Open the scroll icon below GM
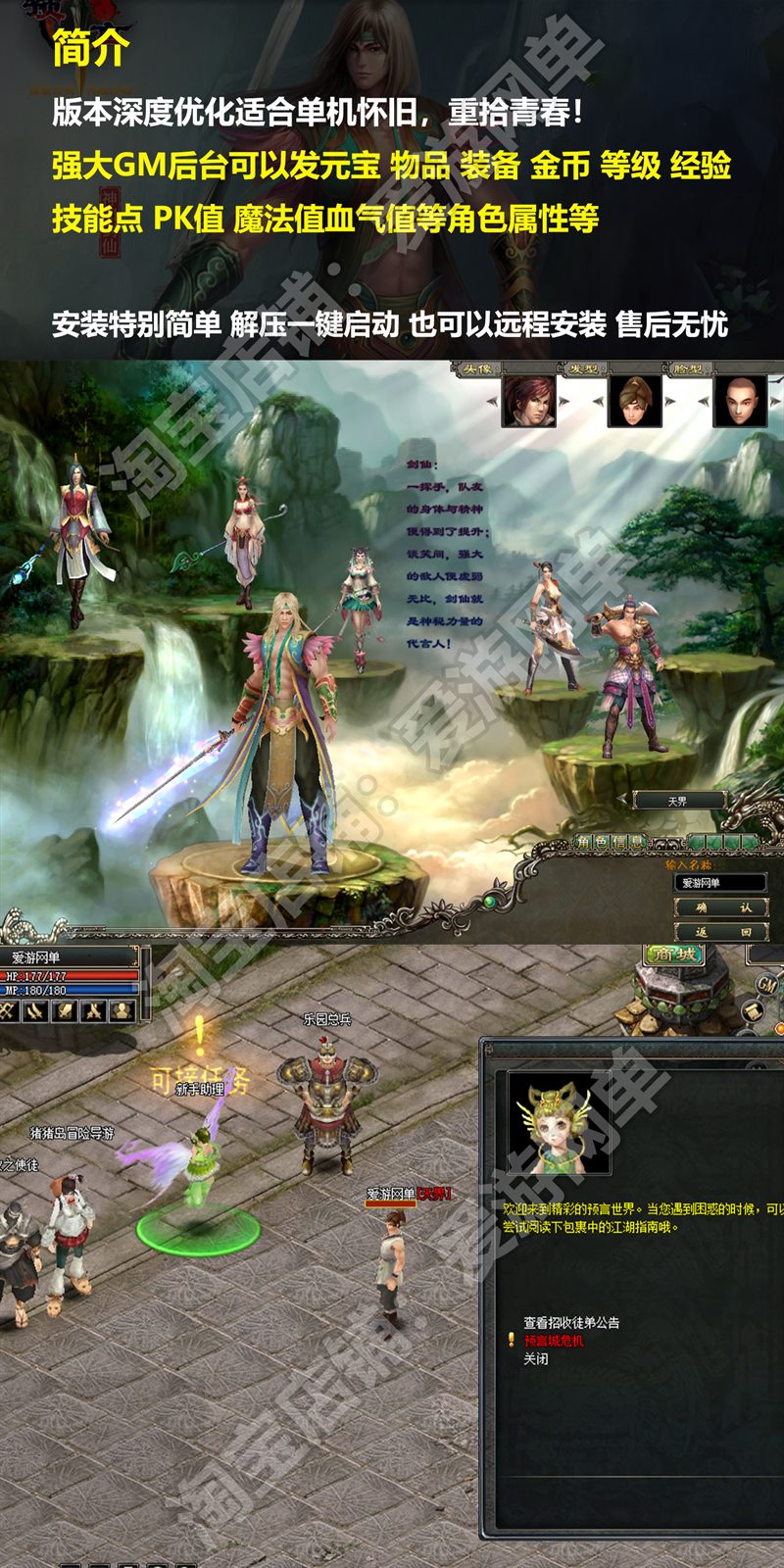The height and width of the screenshot is (1568, 784). click(751, 1012)
